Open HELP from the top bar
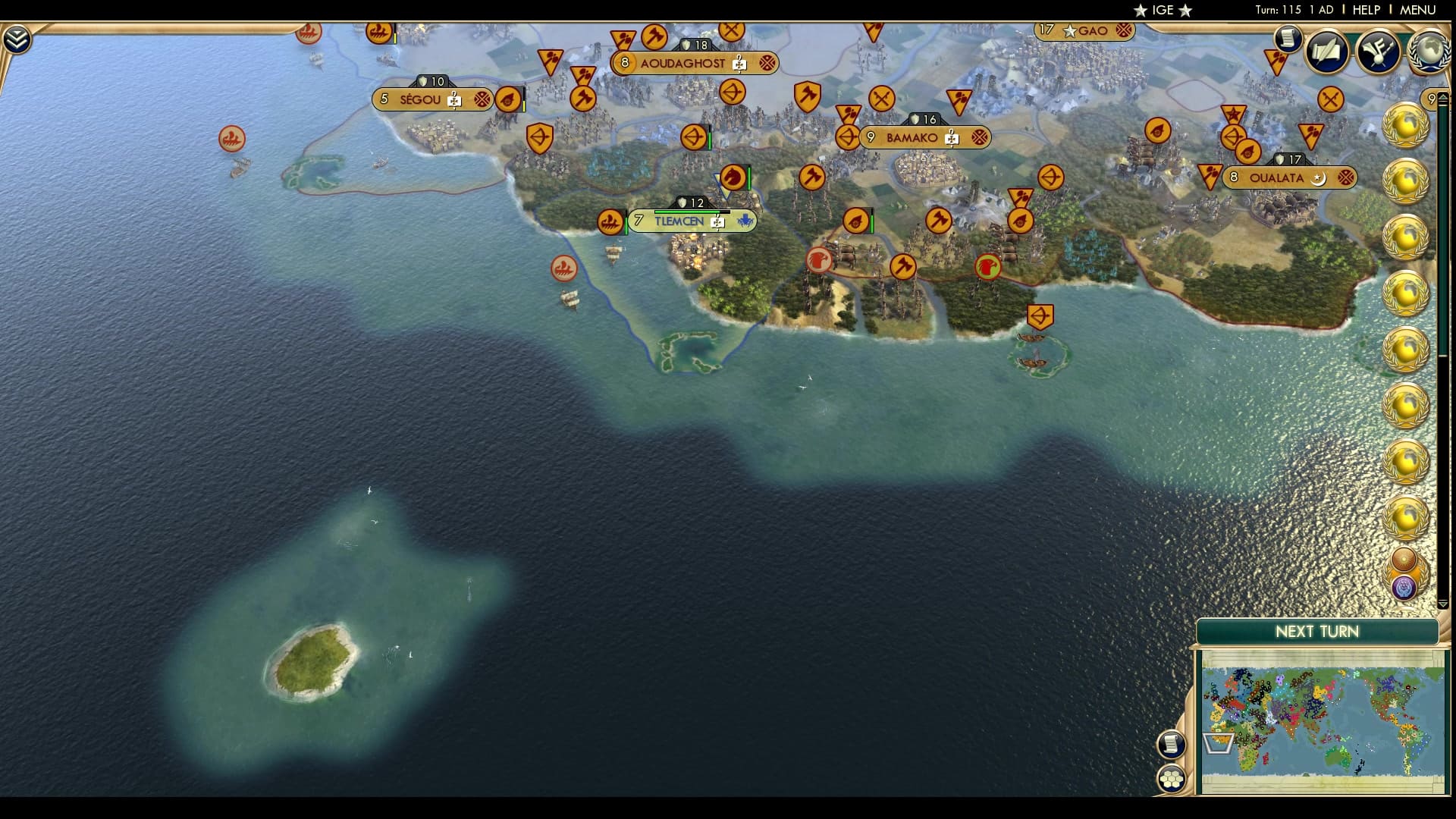 pos(1365,11)
